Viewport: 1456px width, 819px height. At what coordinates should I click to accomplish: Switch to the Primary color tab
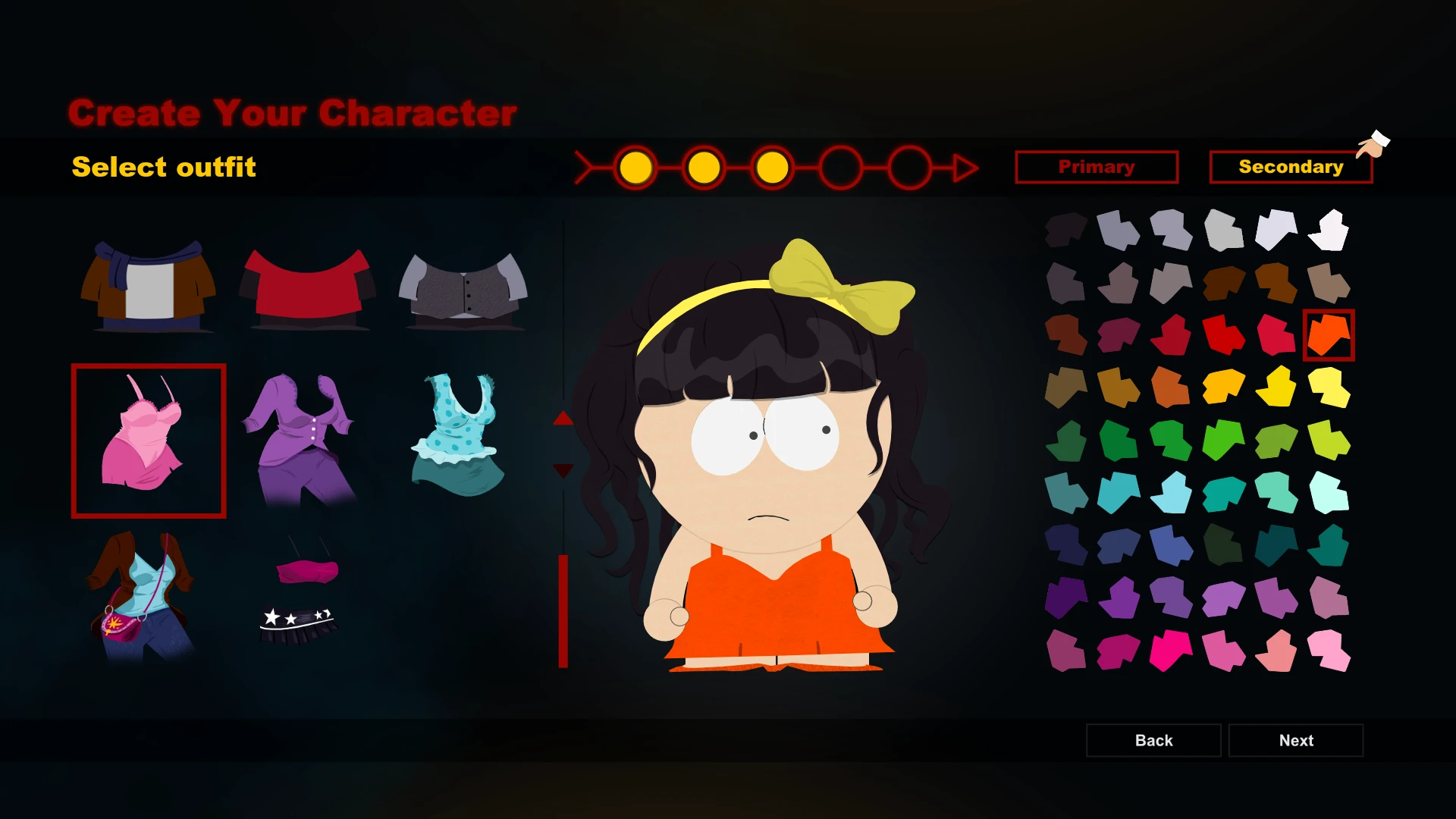[1097, 167]
